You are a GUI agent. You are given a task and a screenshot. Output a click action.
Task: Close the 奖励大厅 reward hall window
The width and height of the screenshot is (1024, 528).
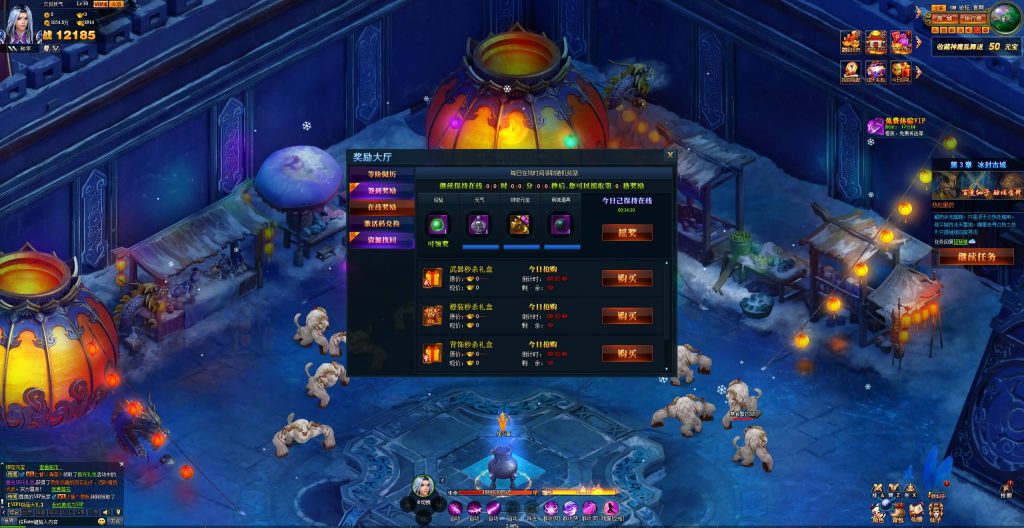click(x=670, y=156)
